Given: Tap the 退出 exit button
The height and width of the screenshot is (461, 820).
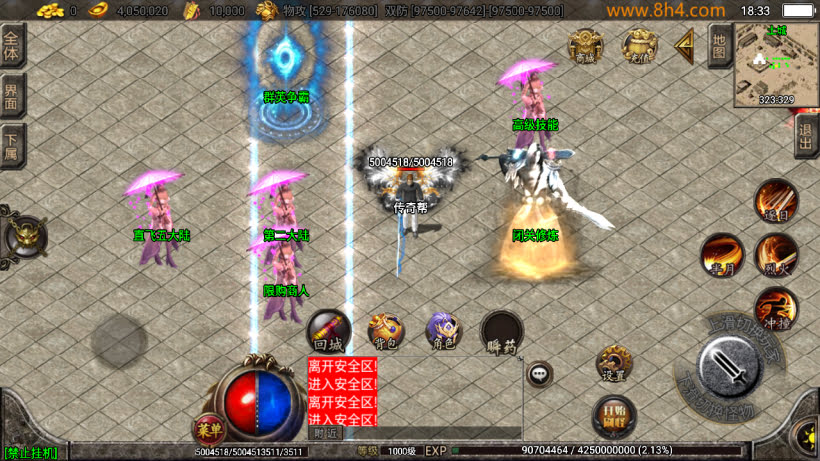Looking at the screenshot, I should pos(806,135).
